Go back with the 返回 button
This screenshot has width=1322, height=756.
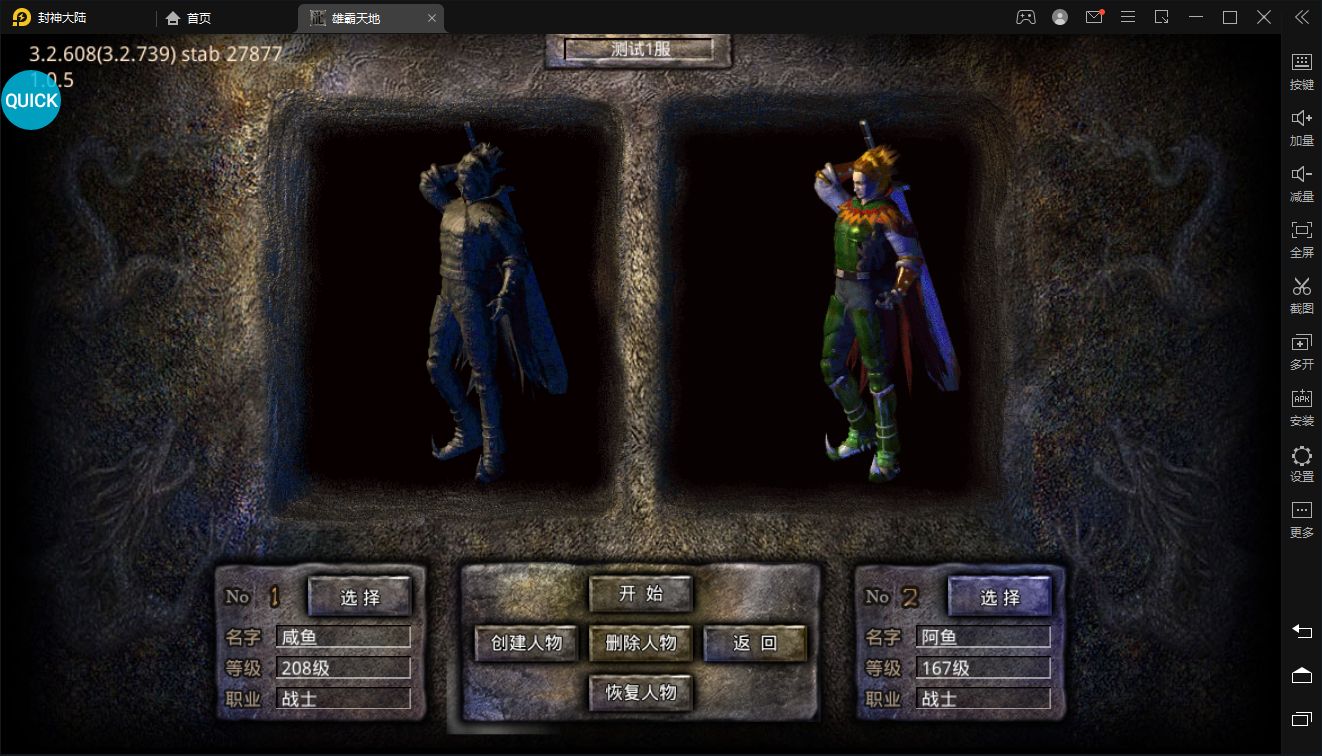(754, 643)
